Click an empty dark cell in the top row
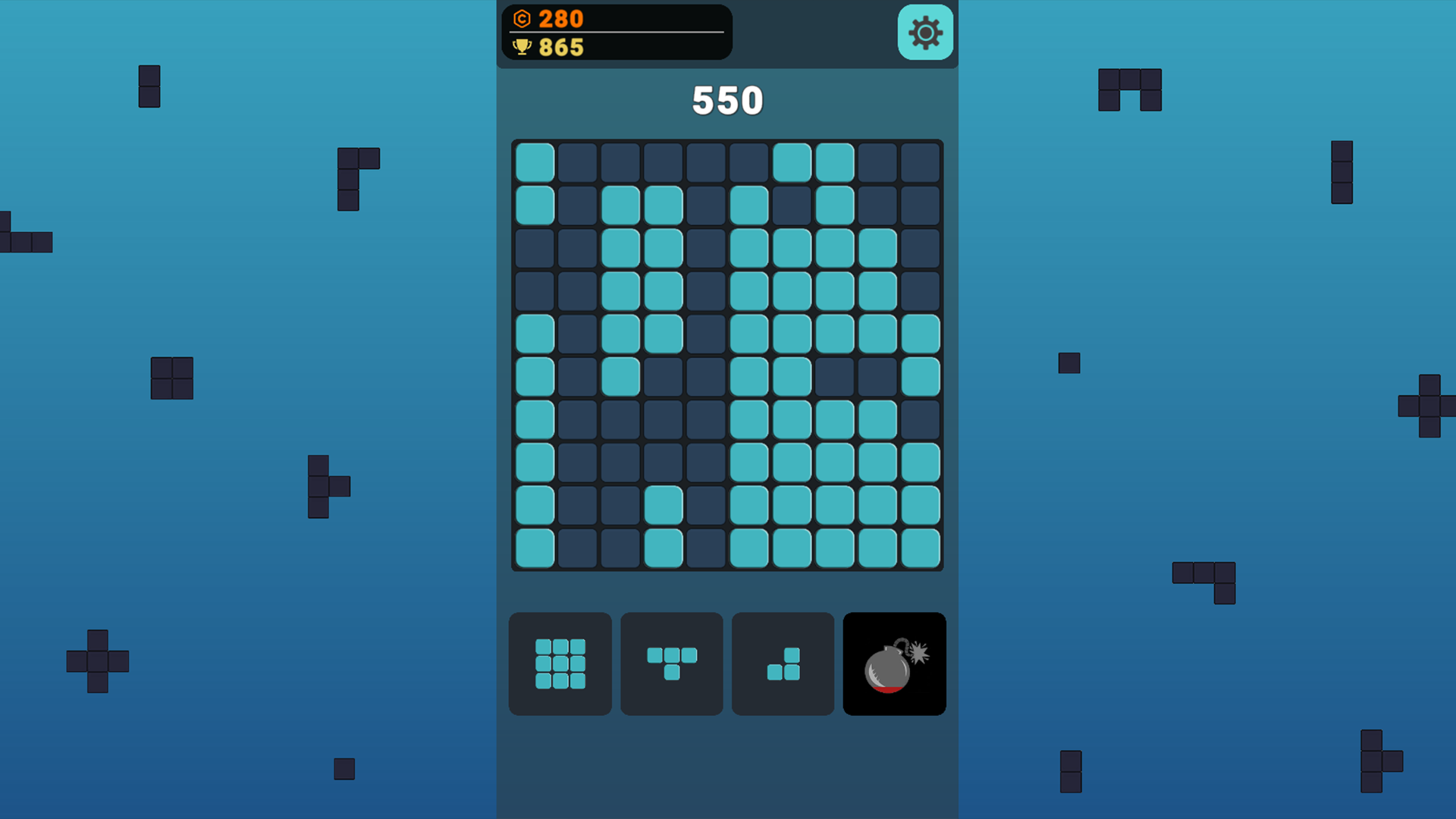Viewport: 1456px width, 819px height. click(x=622, y=161)
